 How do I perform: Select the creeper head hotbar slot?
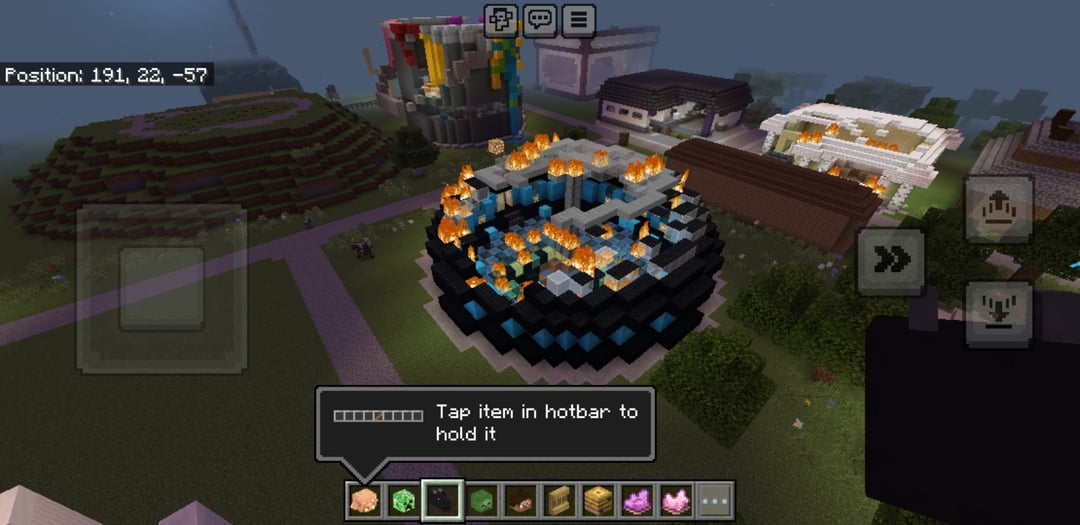click(402, 499)
